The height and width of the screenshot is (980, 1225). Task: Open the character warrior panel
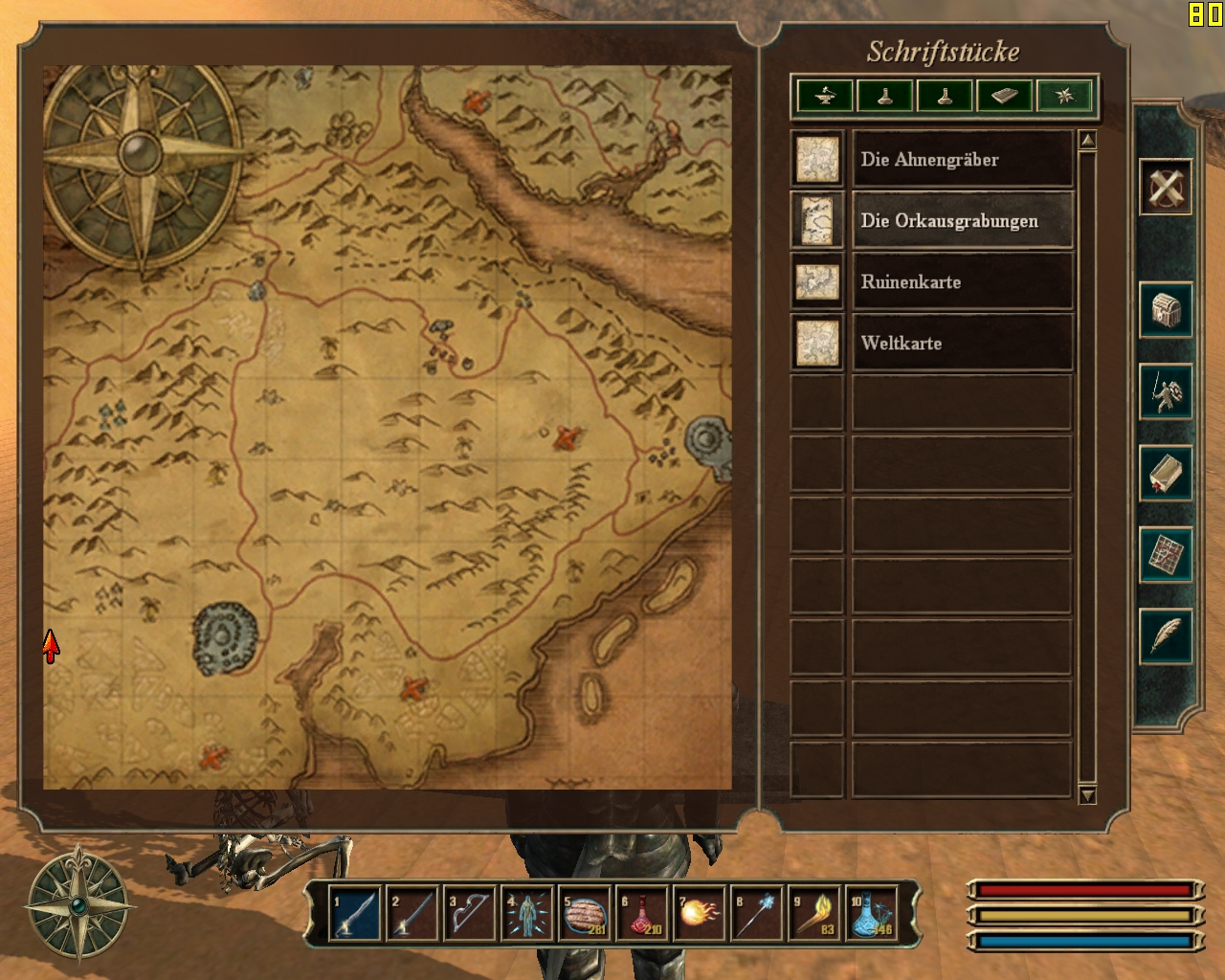(x=1166, y=391)
